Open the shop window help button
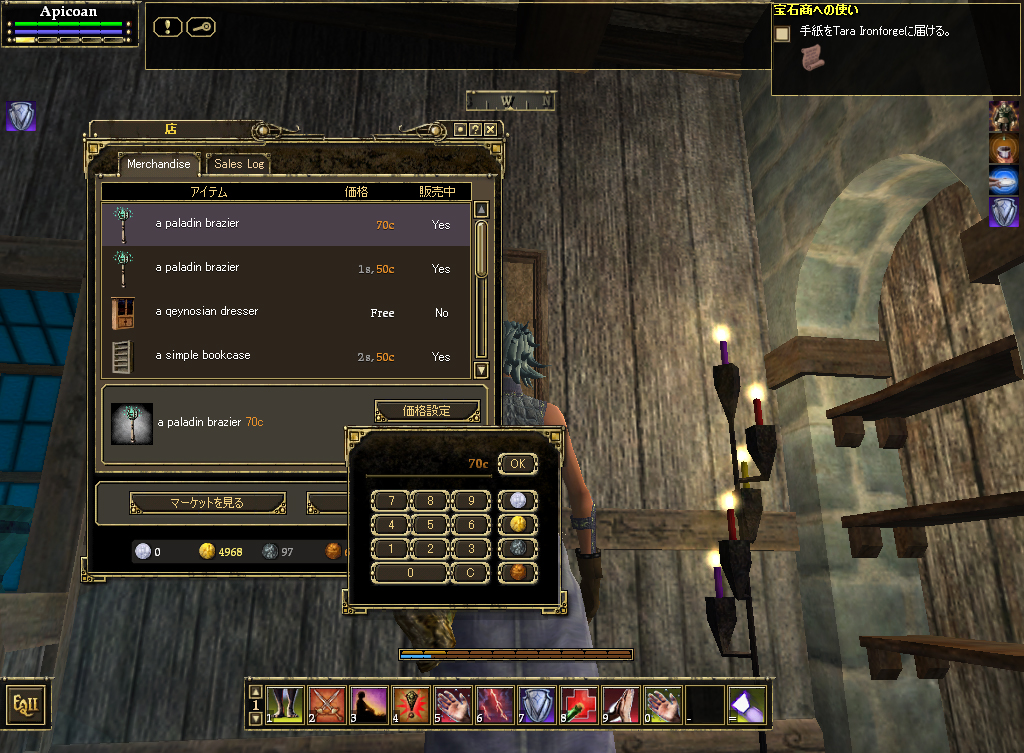 coord(475,130)
